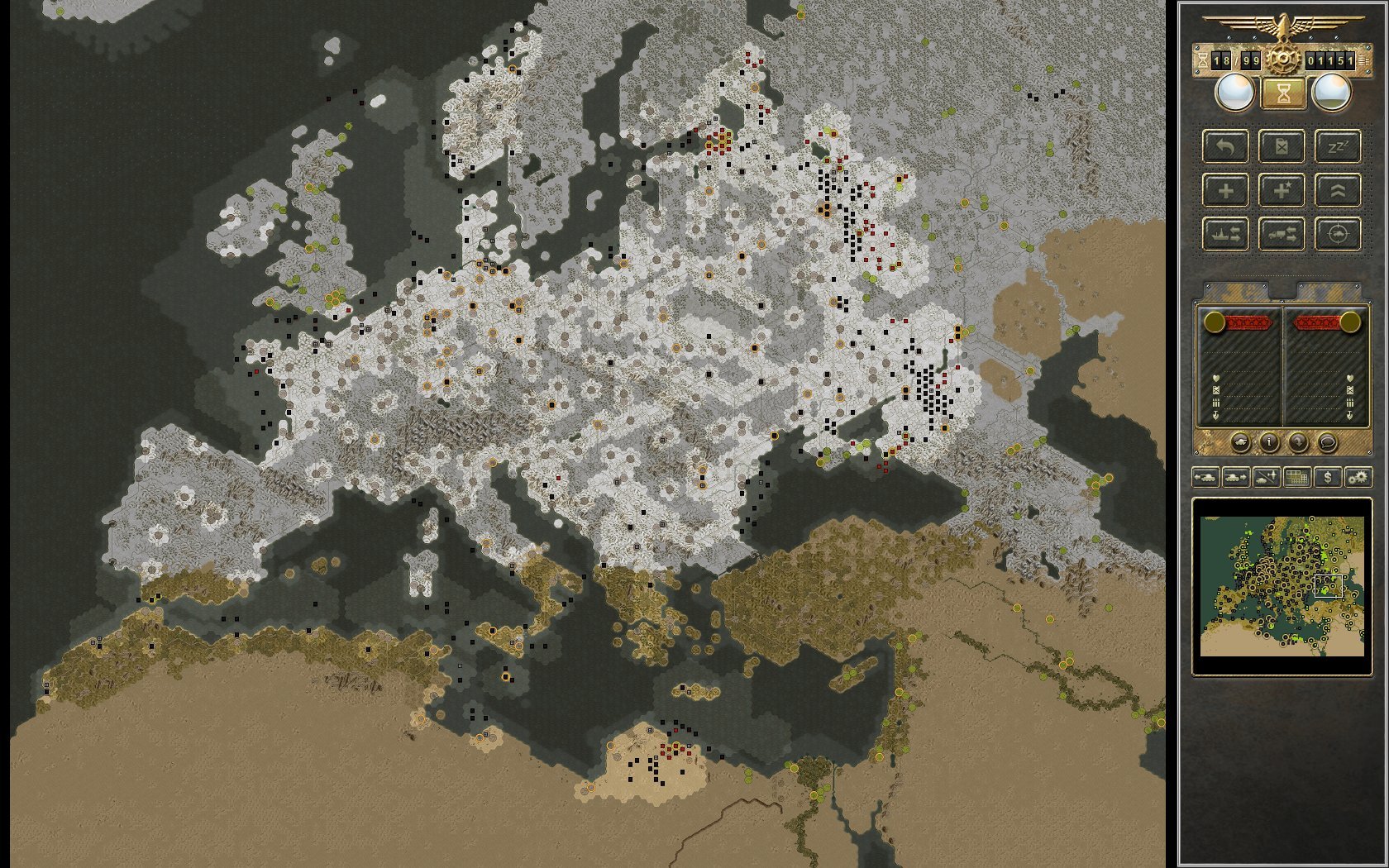1389x868 pixels.
Task: Click the minimap viewport rectangle
Action: click(1328, 588)
